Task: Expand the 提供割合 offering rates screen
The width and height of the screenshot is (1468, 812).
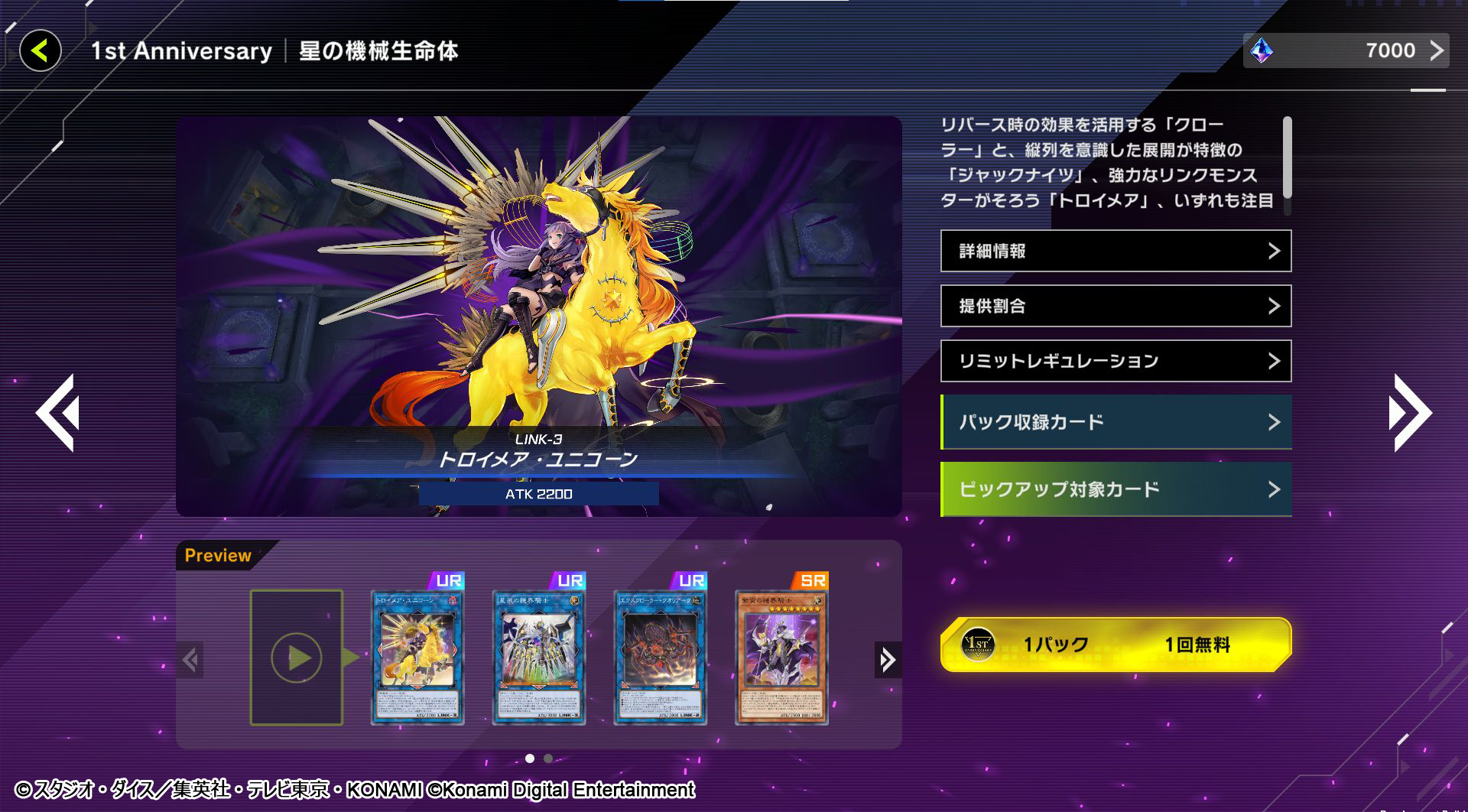Action: [x=1115, y=306]
